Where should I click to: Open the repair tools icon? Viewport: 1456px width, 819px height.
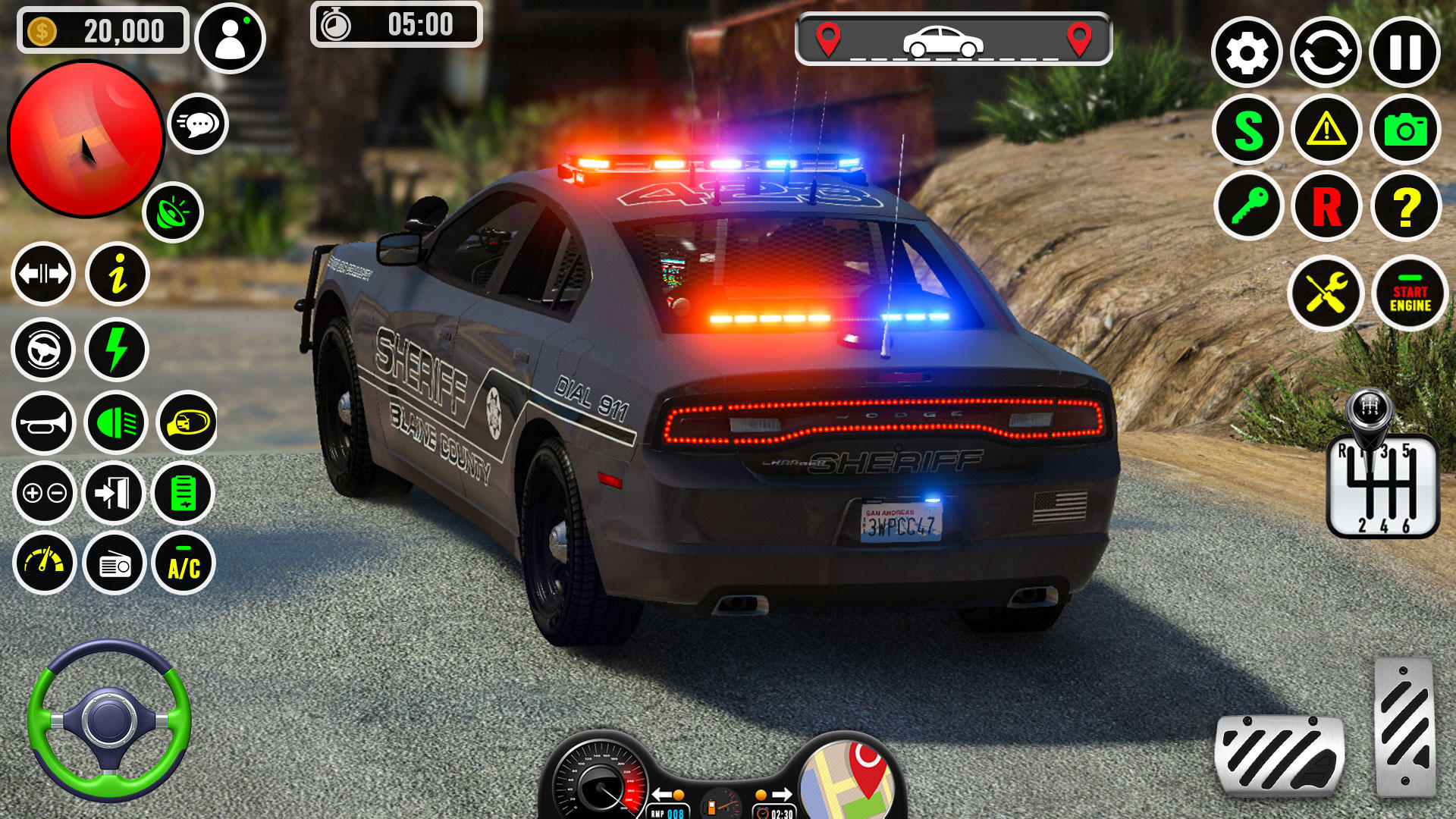(1327, 292)
